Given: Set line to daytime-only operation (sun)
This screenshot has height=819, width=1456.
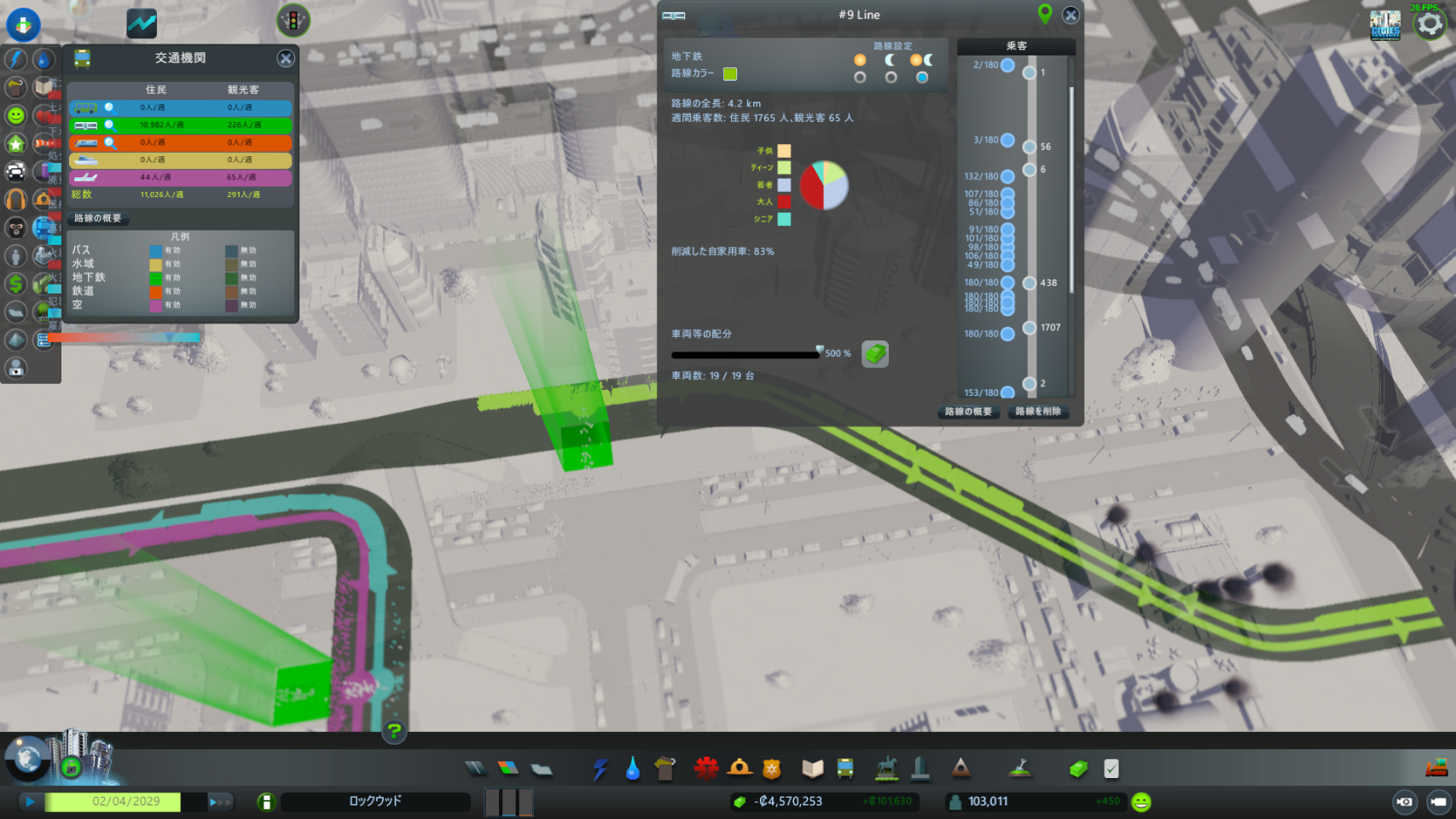Looking at the screenshot, I should 860,77.
